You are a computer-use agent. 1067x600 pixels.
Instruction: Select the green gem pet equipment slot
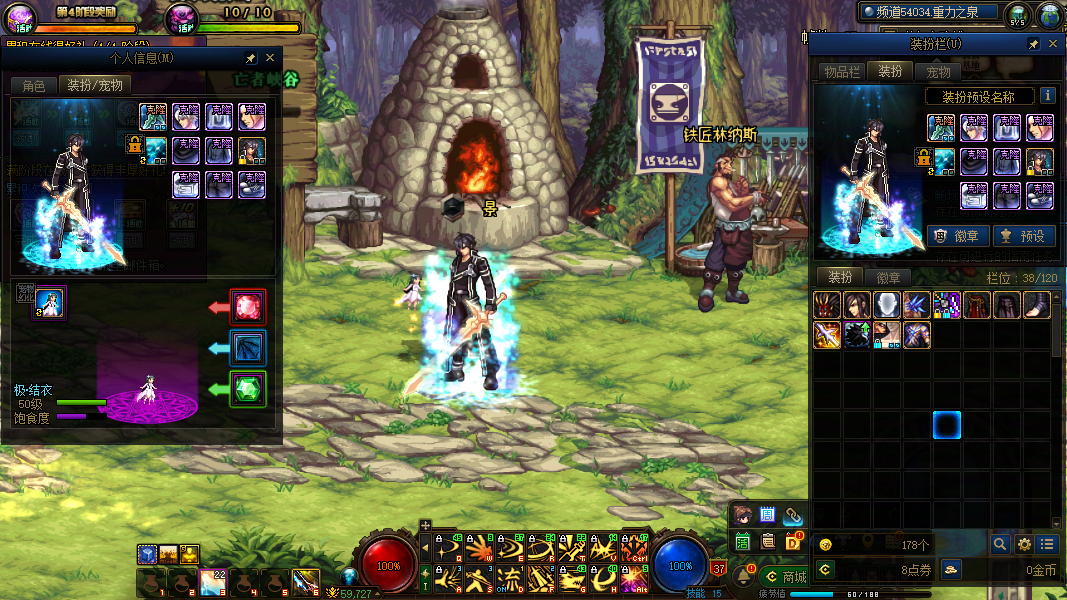click(x=248, y=388)
